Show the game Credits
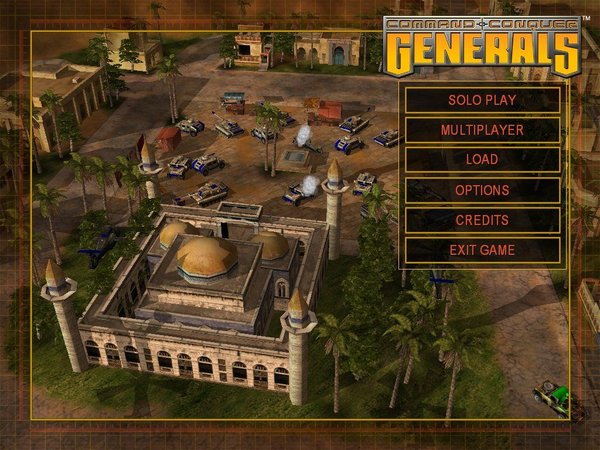Image resolution: width=600 pixels, height=450 pixels. (x=482, y=220)
